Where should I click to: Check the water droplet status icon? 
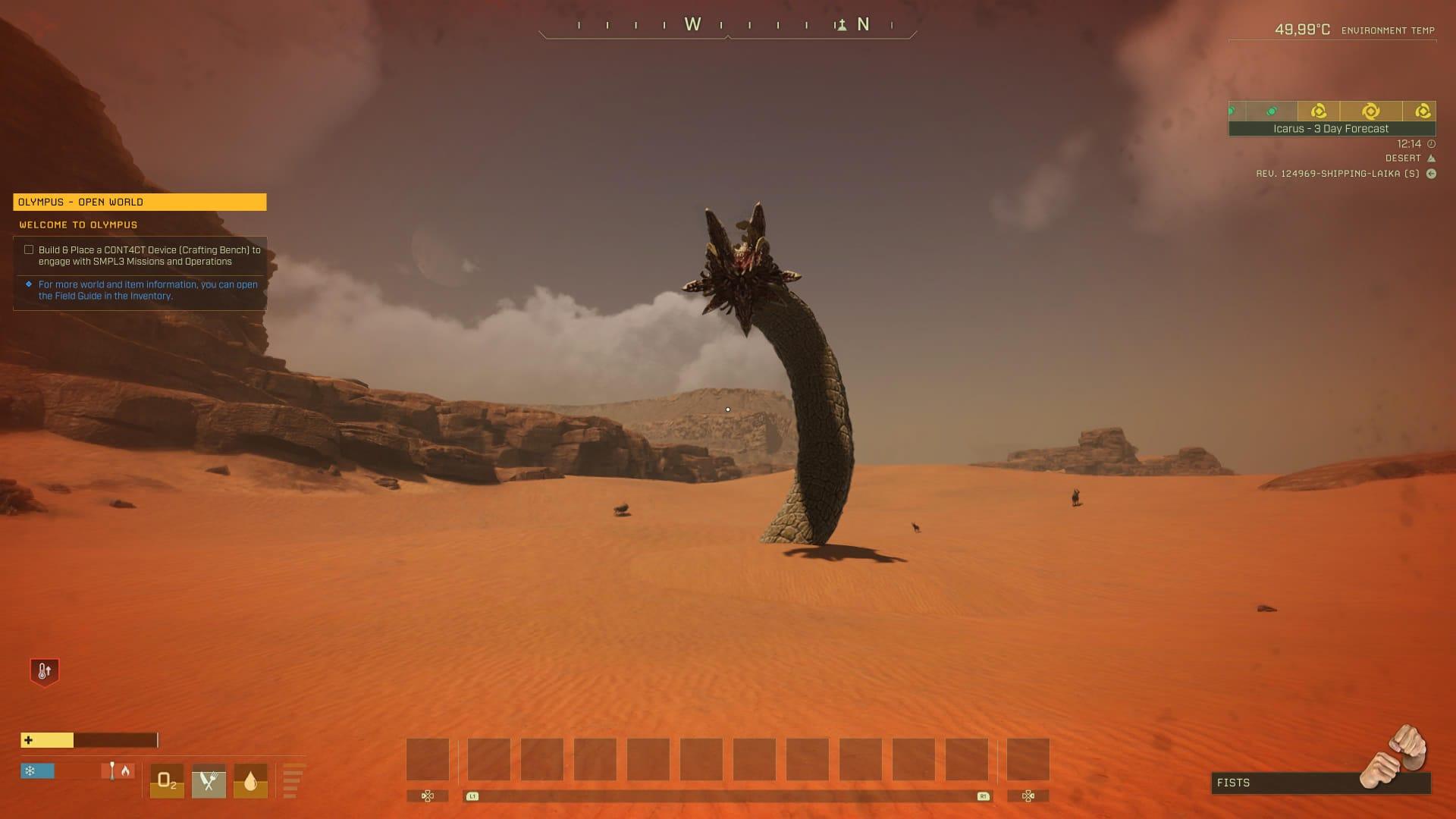click(x=250, y=781)
